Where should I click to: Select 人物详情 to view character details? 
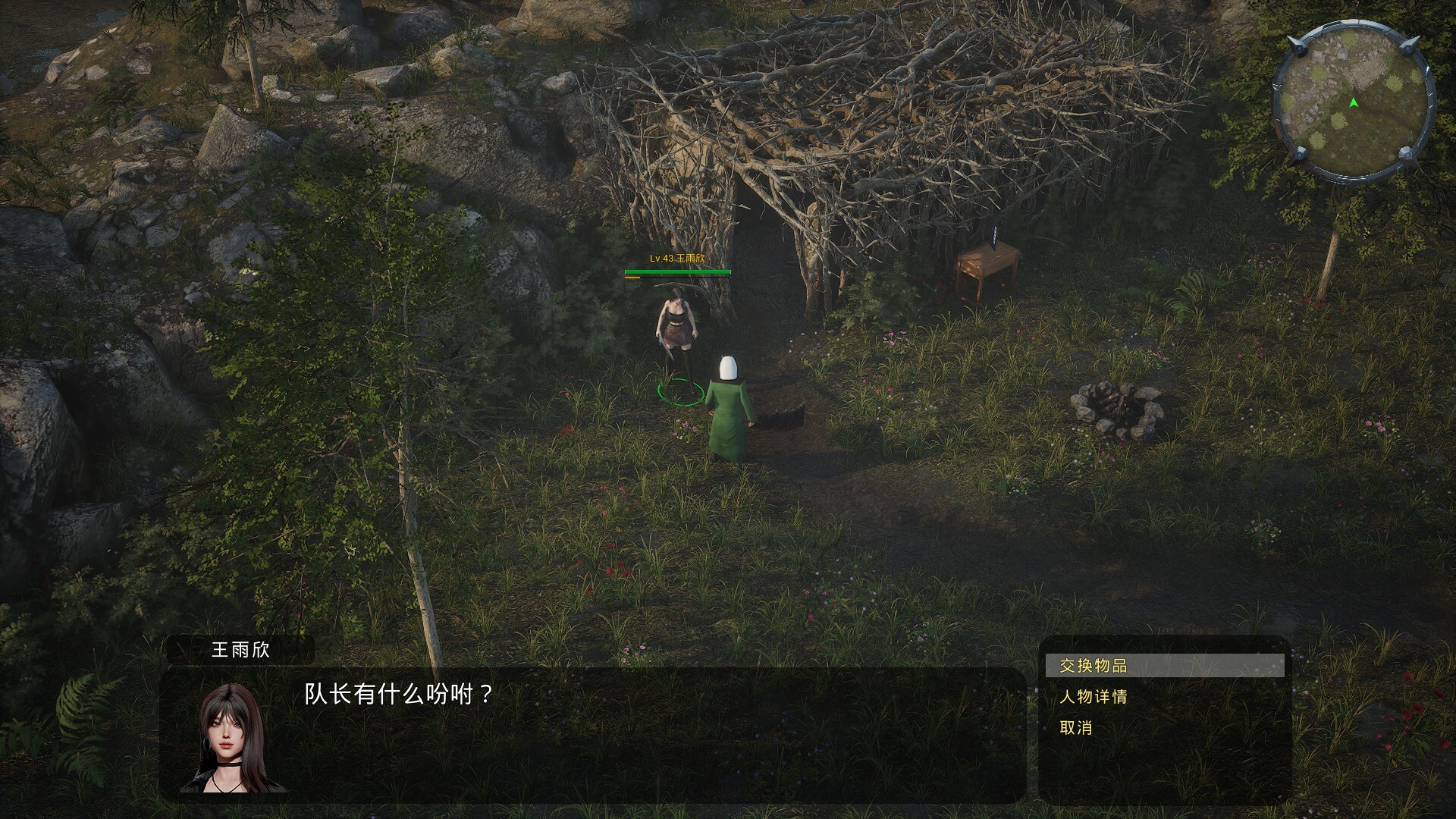click(x=1093, y=696)
